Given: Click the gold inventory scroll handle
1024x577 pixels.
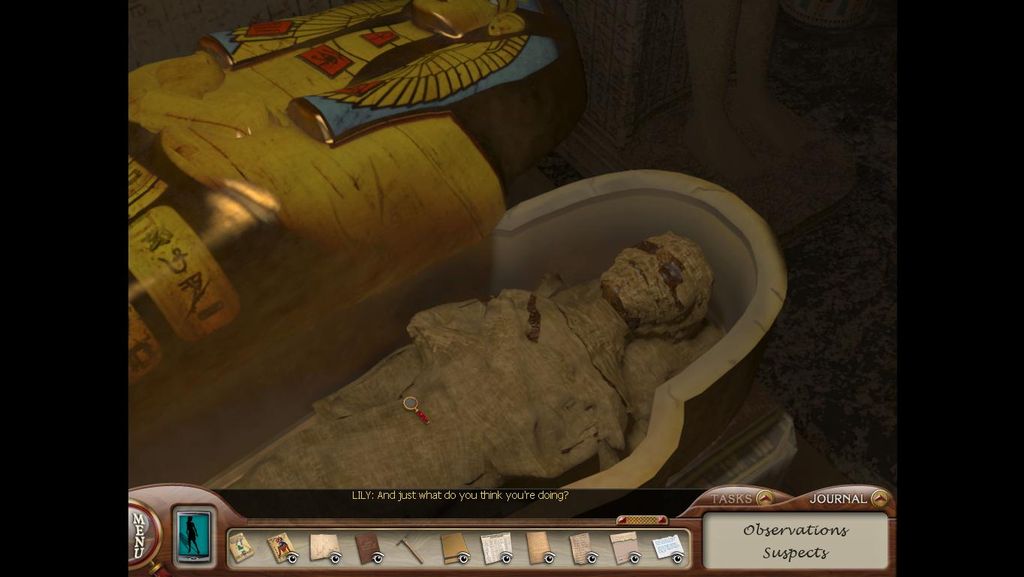Looking at the screenshot, I should pos(642,520).
